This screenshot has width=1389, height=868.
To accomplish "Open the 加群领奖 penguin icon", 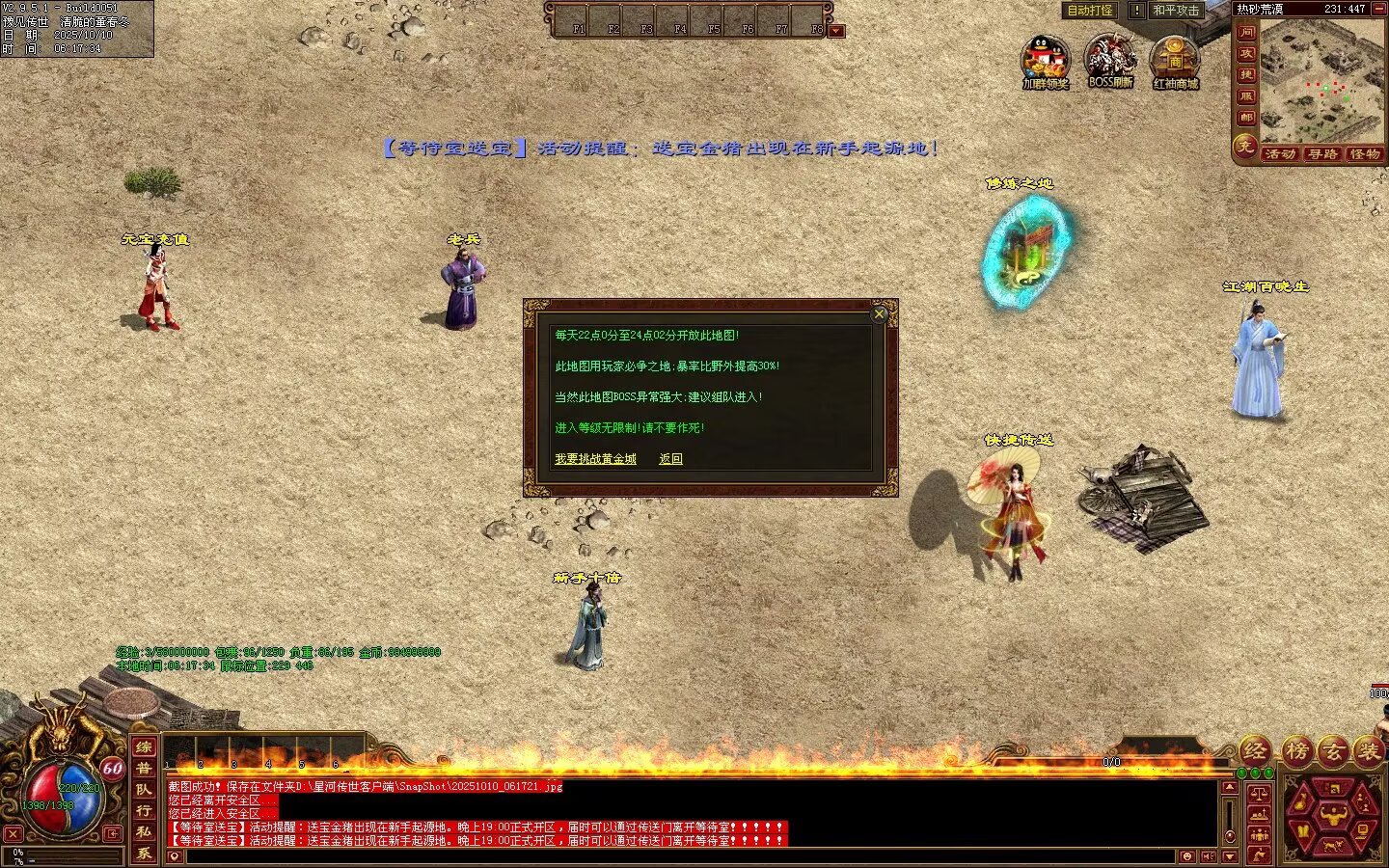I will [x=1046, y=61].
